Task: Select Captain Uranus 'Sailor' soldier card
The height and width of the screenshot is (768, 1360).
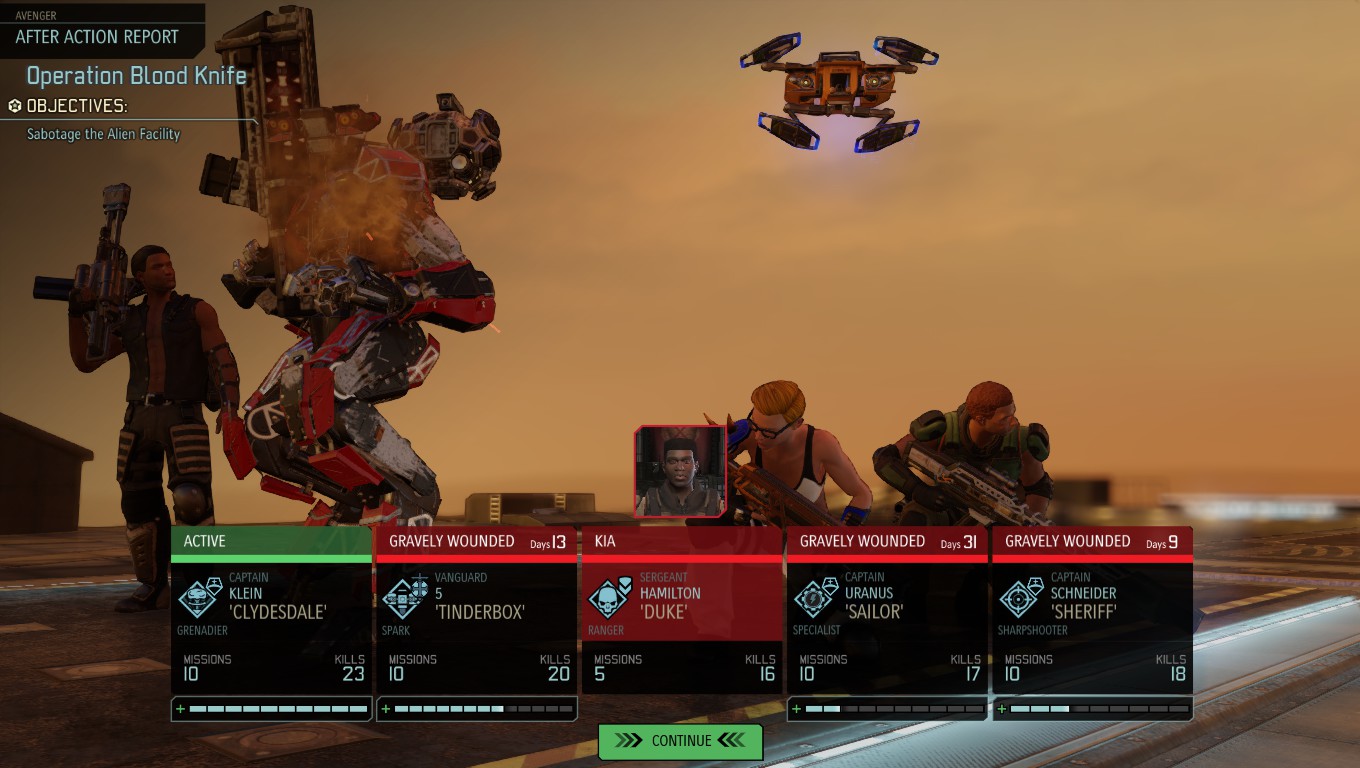Action: coord(887,610)
